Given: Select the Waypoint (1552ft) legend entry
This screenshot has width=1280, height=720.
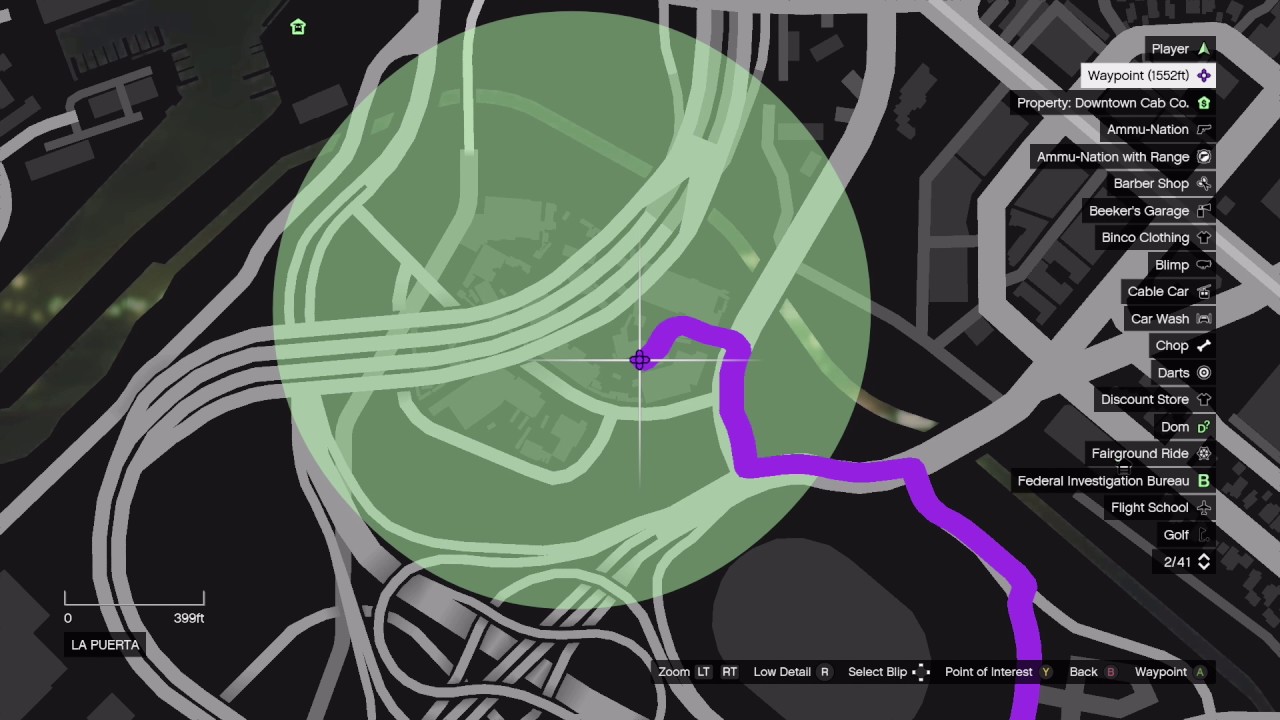Looking at the screenshot, I should click(x=1138, y=75).
